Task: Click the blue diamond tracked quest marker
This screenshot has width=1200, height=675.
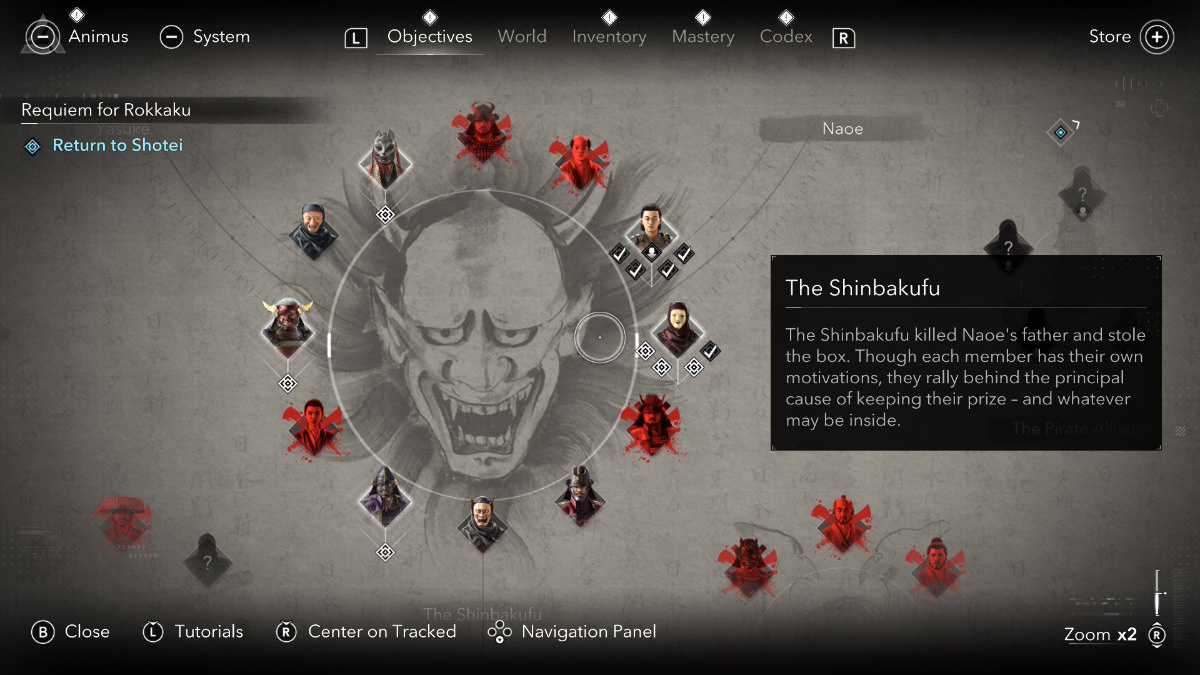Action: click(1060, 131)
